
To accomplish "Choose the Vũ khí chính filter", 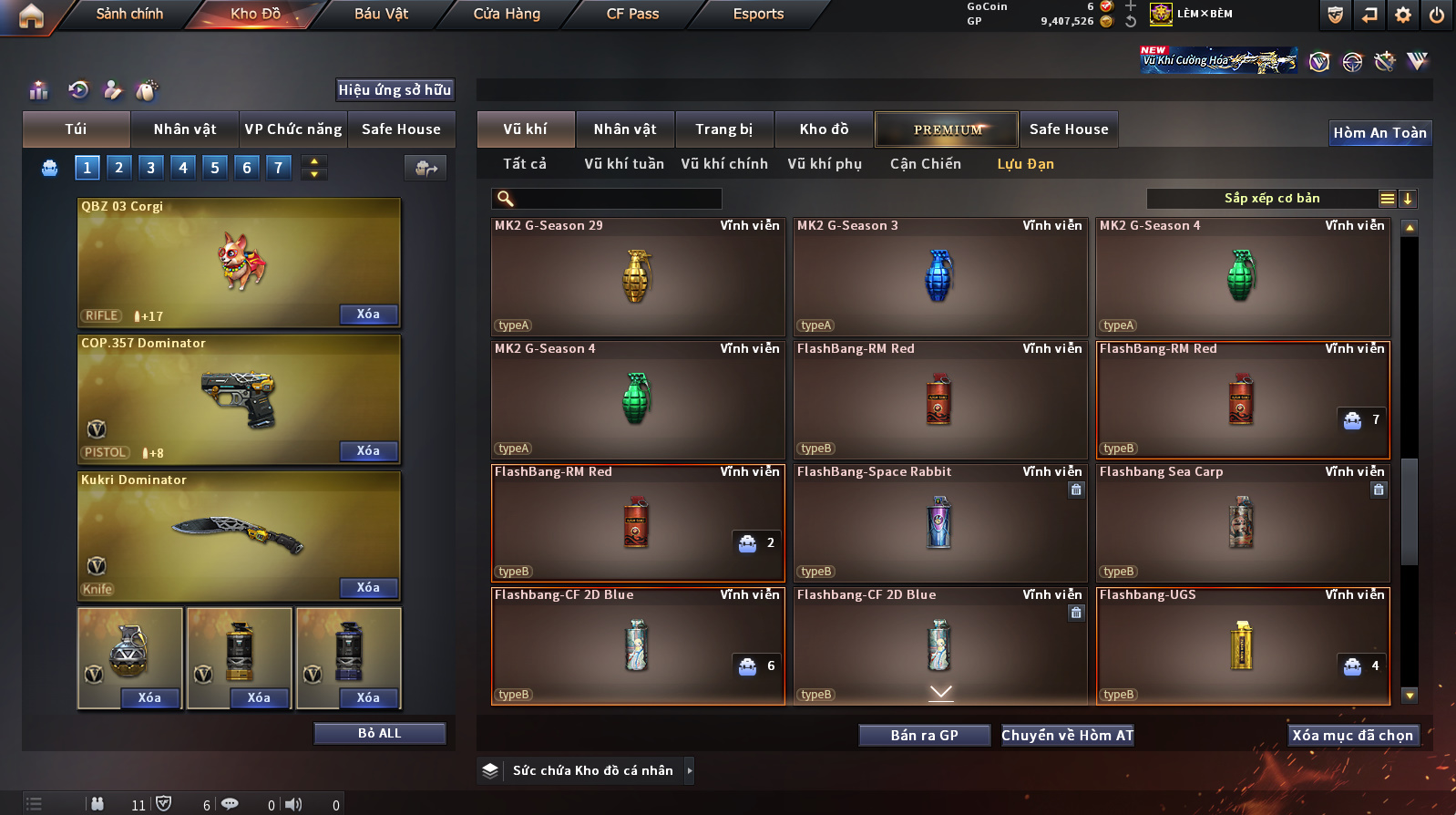I will coord(724,164).
